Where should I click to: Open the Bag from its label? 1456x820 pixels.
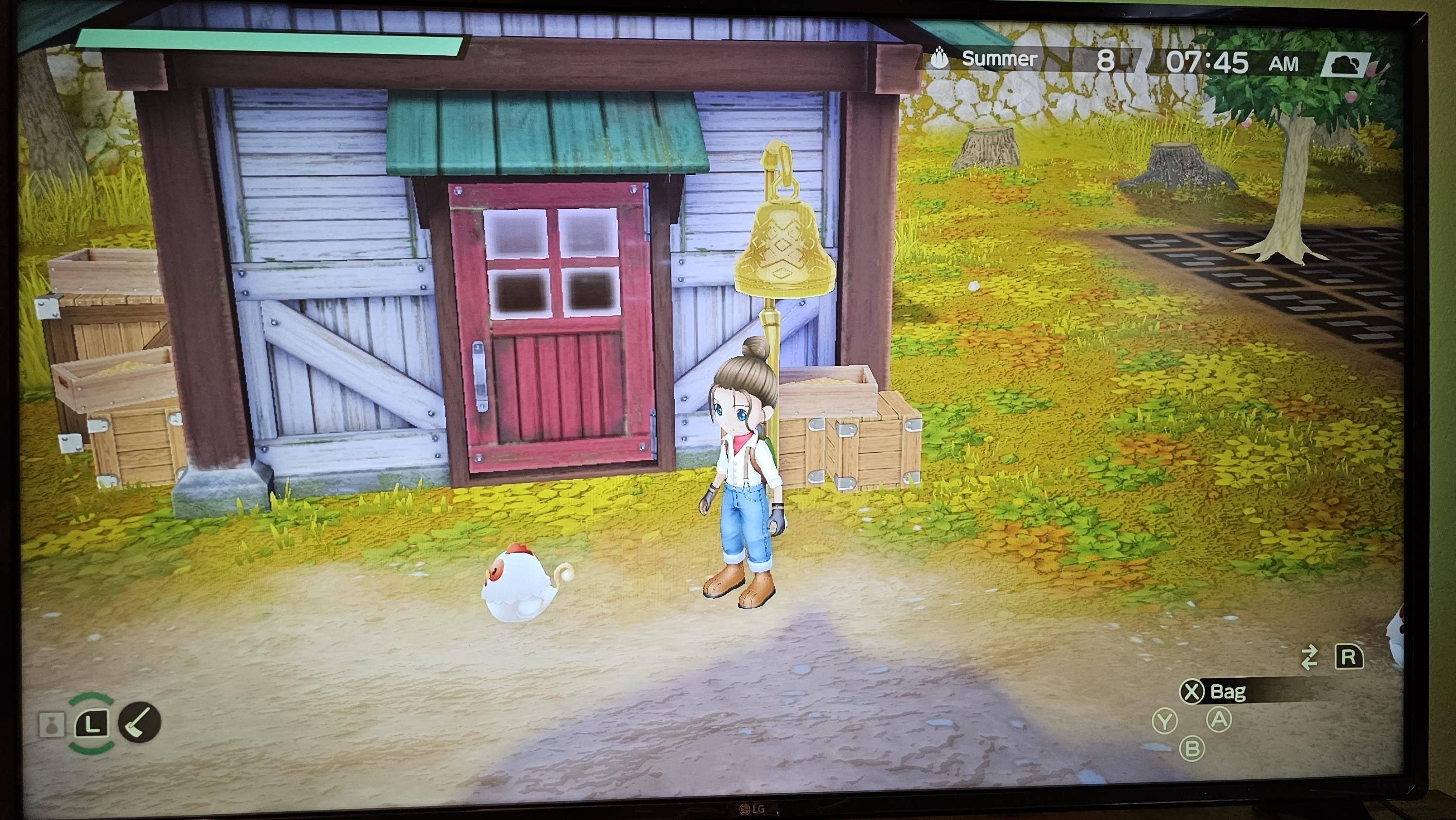(1228, 692)
